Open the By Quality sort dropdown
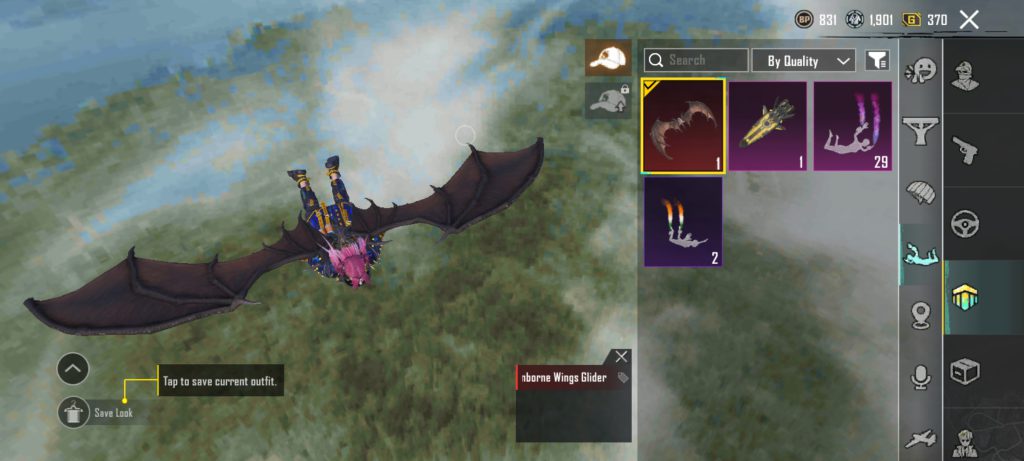 pos(803,61)
